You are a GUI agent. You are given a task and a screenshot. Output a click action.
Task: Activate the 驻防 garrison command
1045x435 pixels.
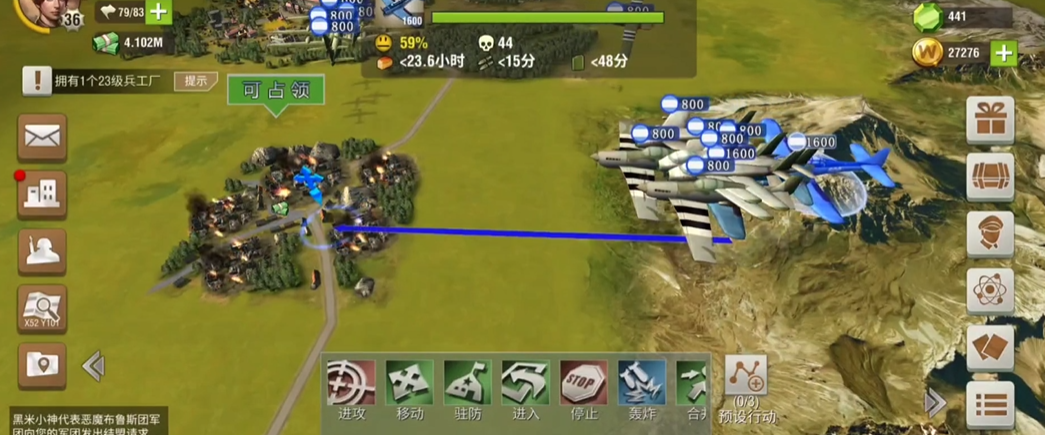click(467, 385)
